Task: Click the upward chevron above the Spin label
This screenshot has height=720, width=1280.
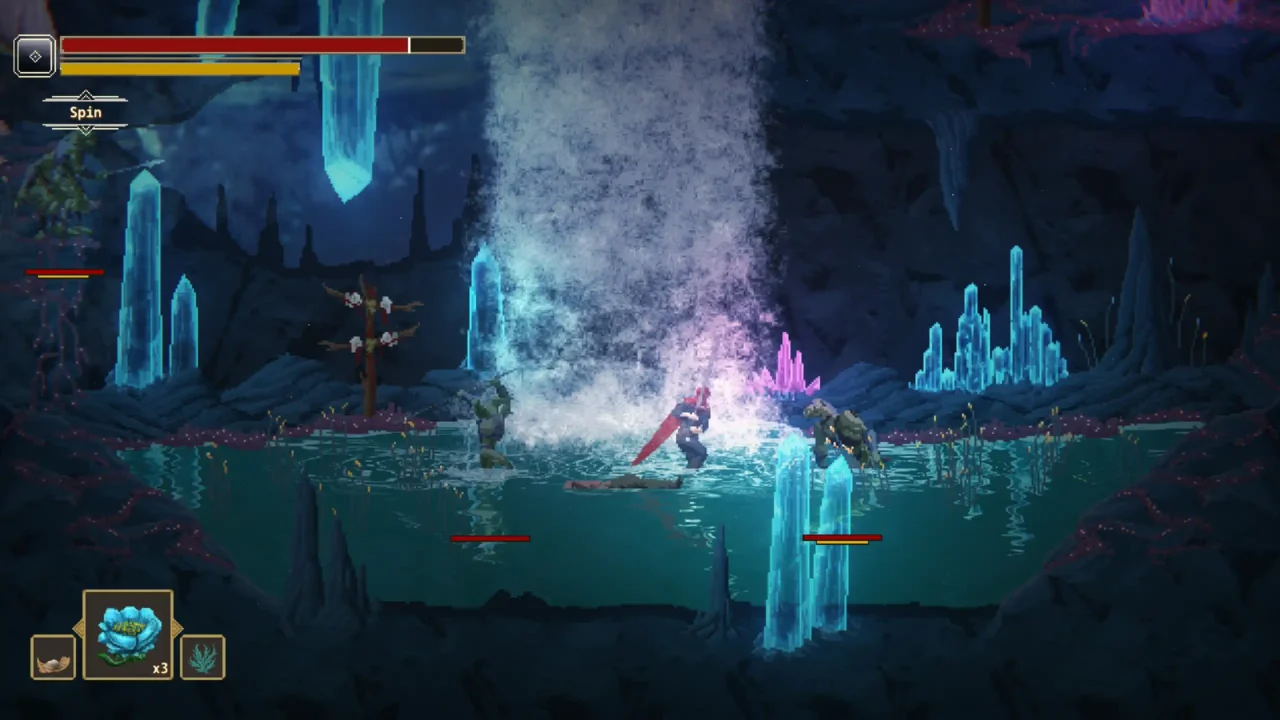Action: [86, 94]
